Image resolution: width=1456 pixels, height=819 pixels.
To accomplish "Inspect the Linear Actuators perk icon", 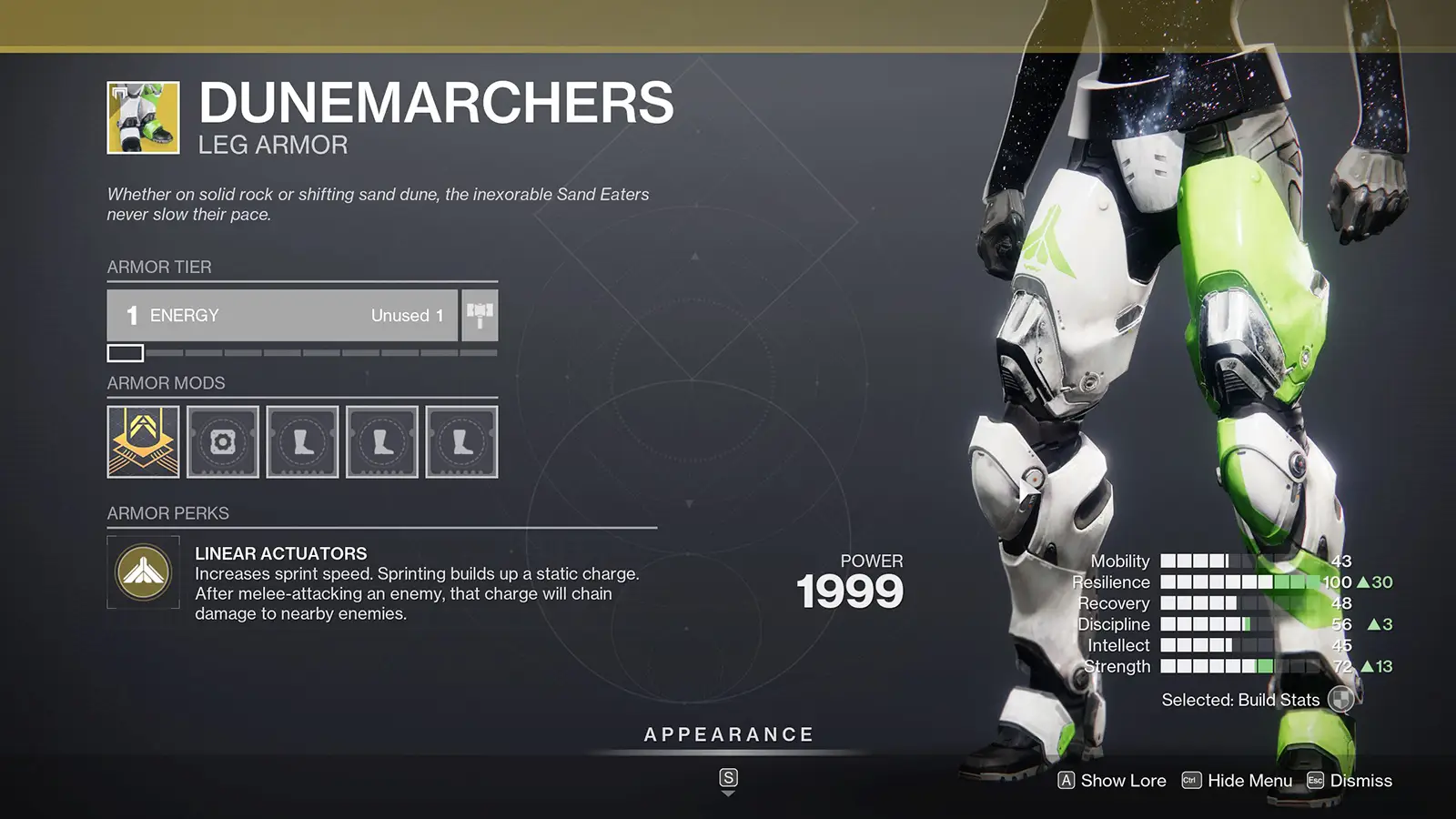I will (x=144, y=573).
